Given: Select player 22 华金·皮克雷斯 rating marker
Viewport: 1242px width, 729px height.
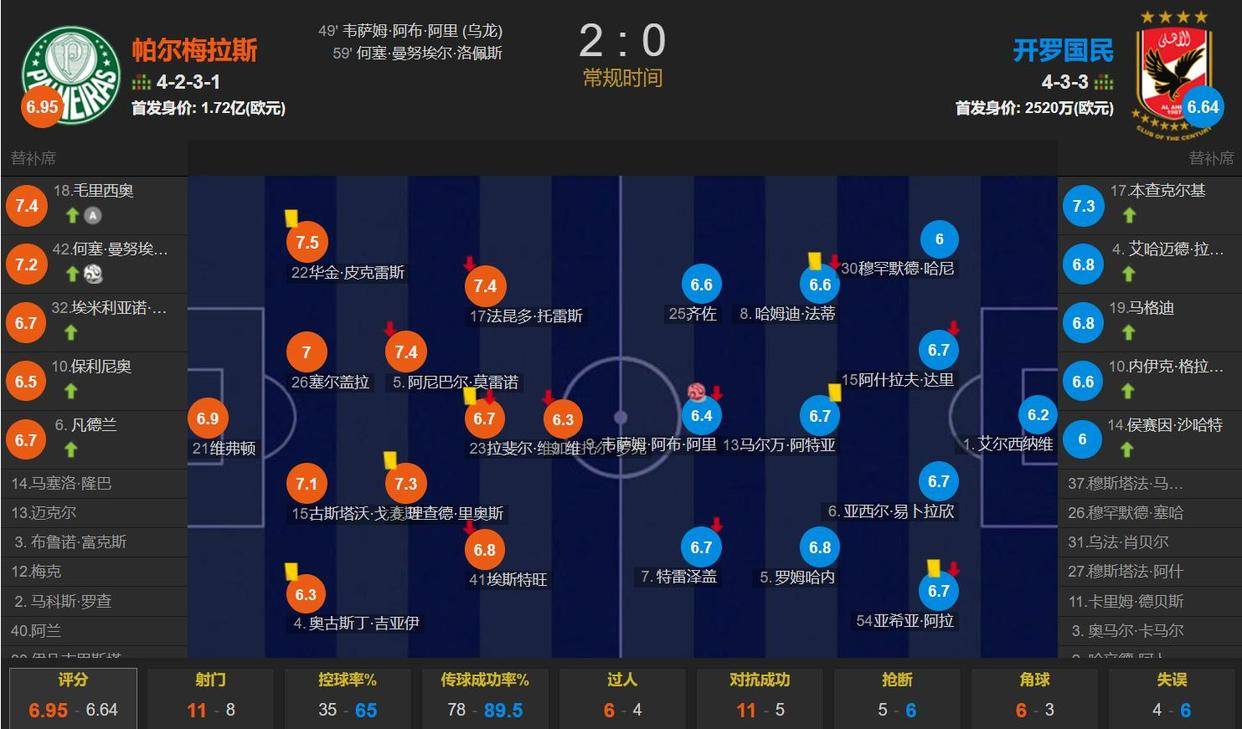Looking at the screenshot, I should point(307,242).
